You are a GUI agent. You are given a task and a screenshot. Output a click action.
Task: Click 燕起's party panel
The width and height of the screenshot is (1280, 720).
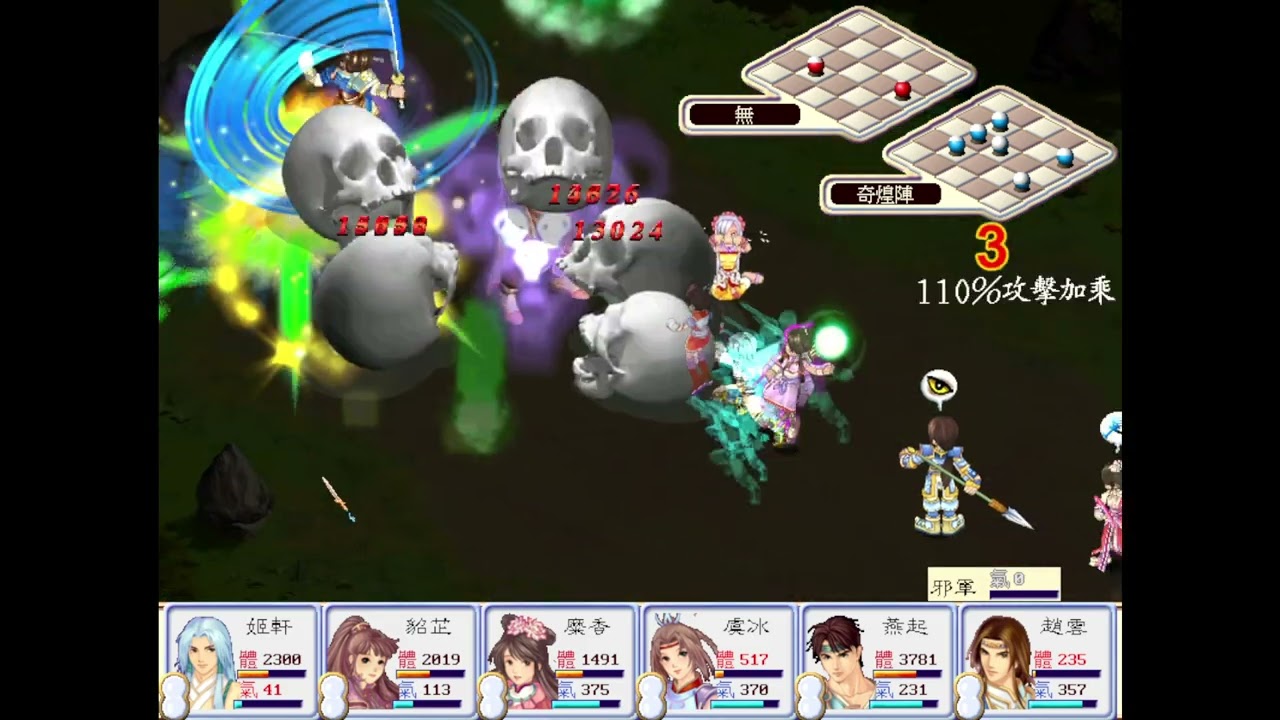877,660
